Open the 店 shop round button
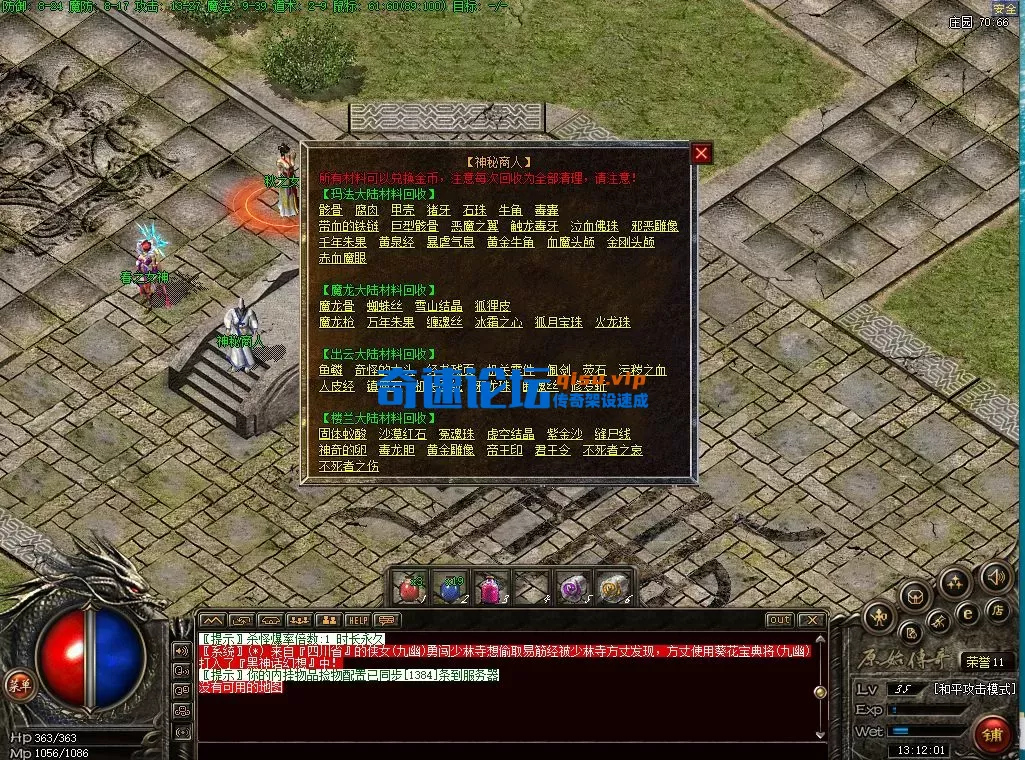 click(997, 608)
